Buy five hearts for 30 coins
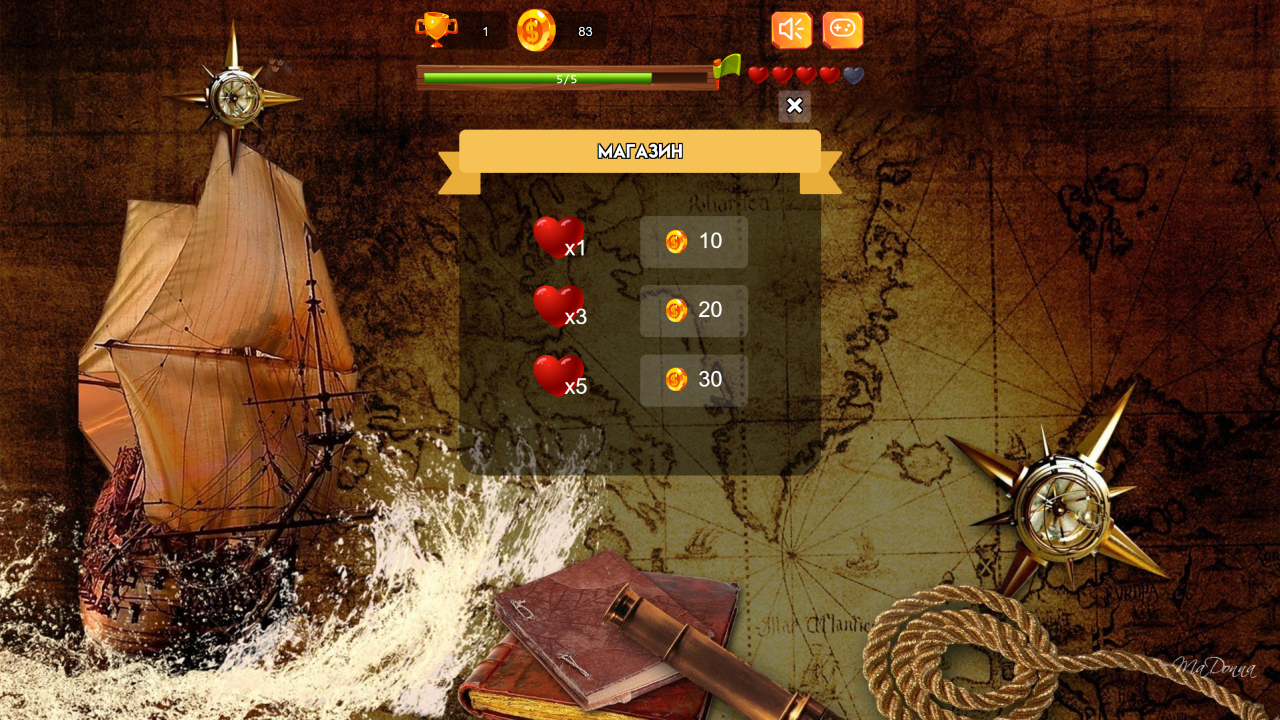 coord(693,379)
